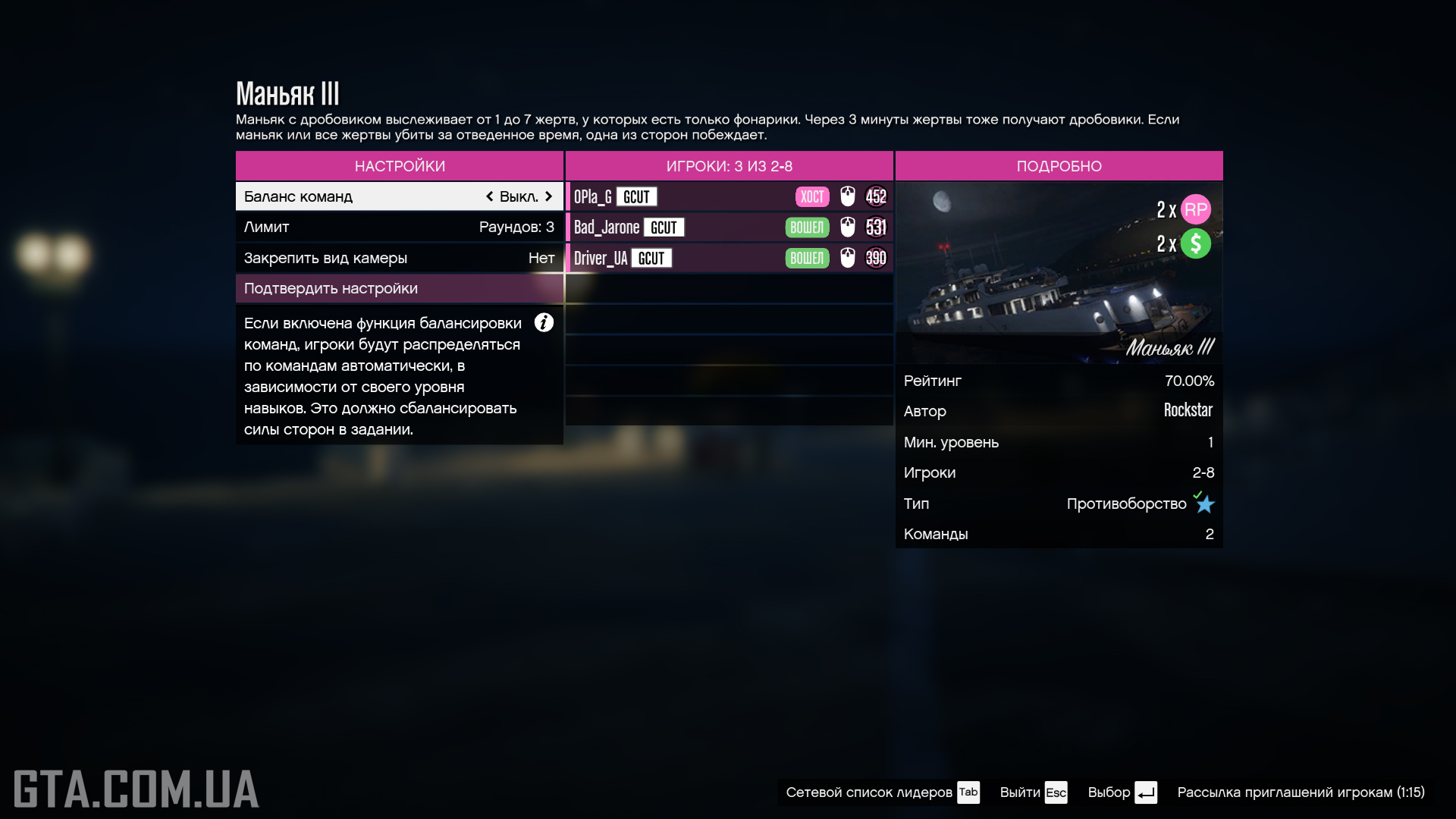
Task: Click the left arrow before Выкл.
Action: (x=490, y=196)
